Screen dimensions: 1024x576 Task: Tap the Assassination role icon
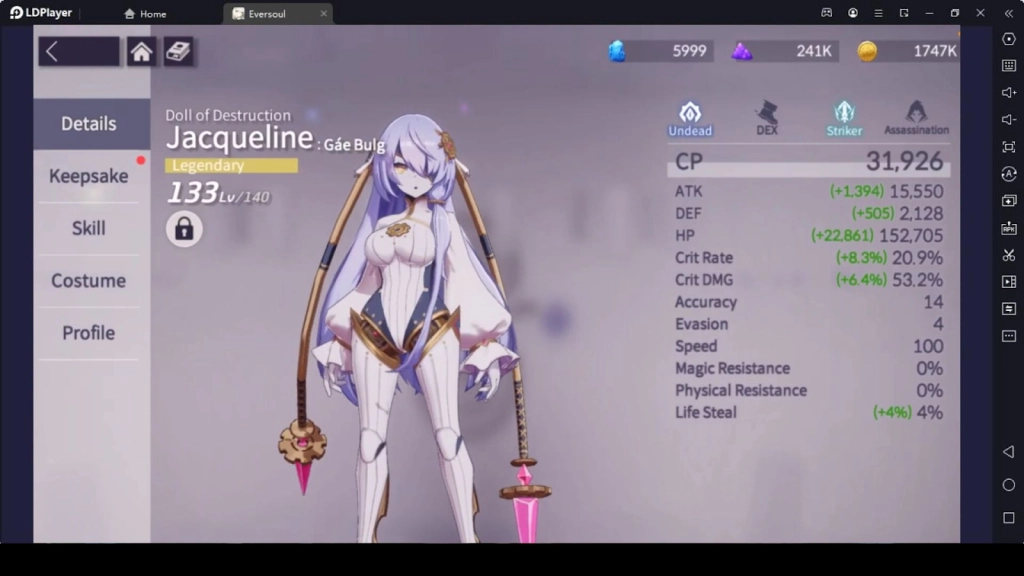916,117
